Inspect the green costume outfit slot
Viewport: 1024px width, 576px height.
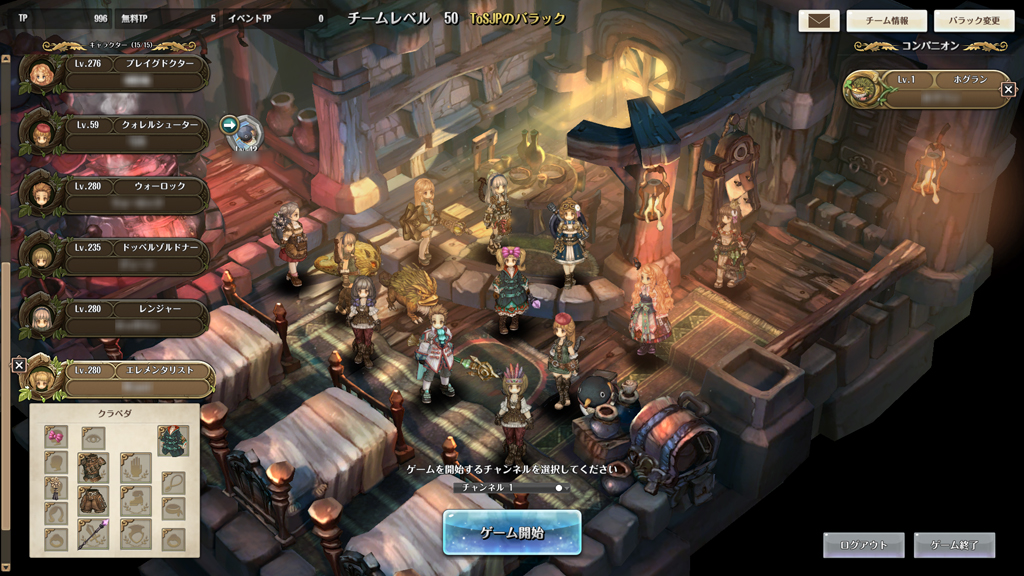click(173, 440)
